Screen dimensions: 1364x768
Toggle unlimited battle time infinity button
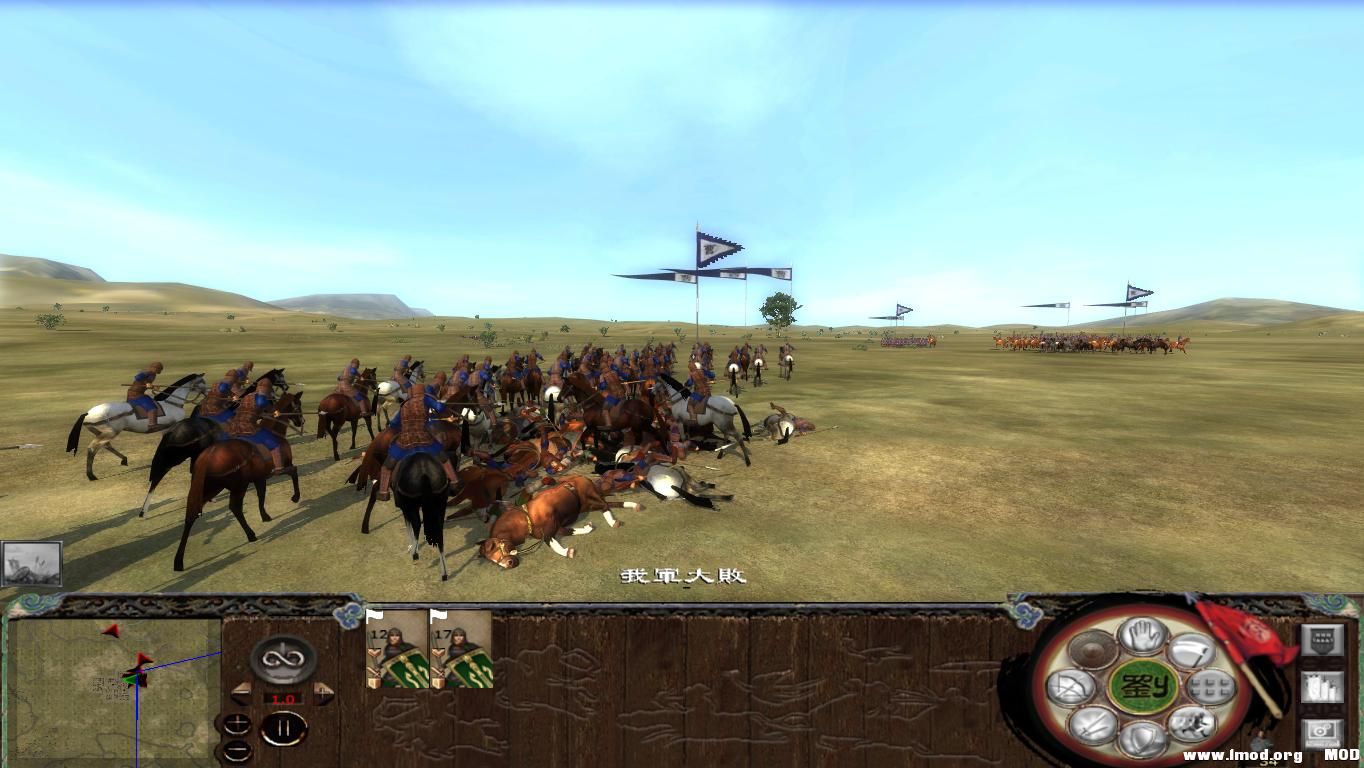coord(282,661)
